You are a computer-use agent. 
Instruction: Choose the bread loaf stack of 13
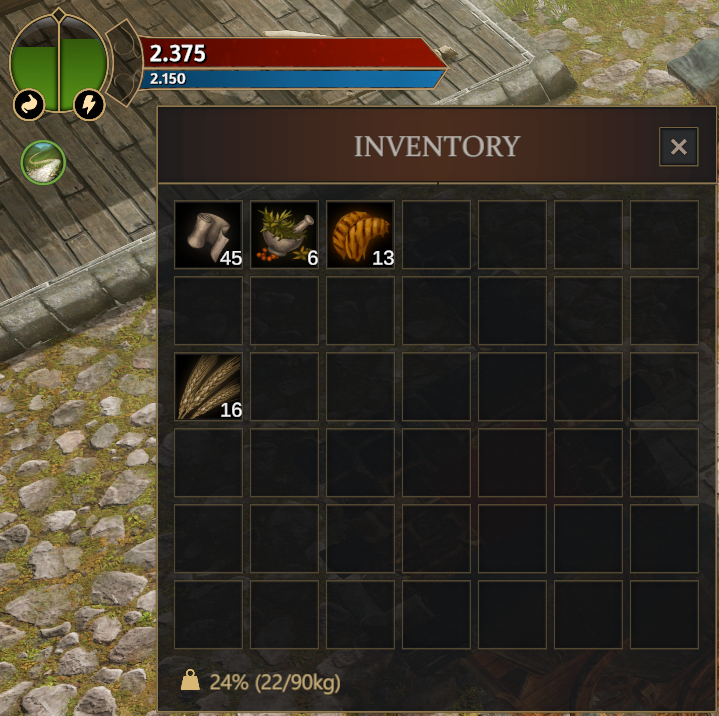(360, 235)
